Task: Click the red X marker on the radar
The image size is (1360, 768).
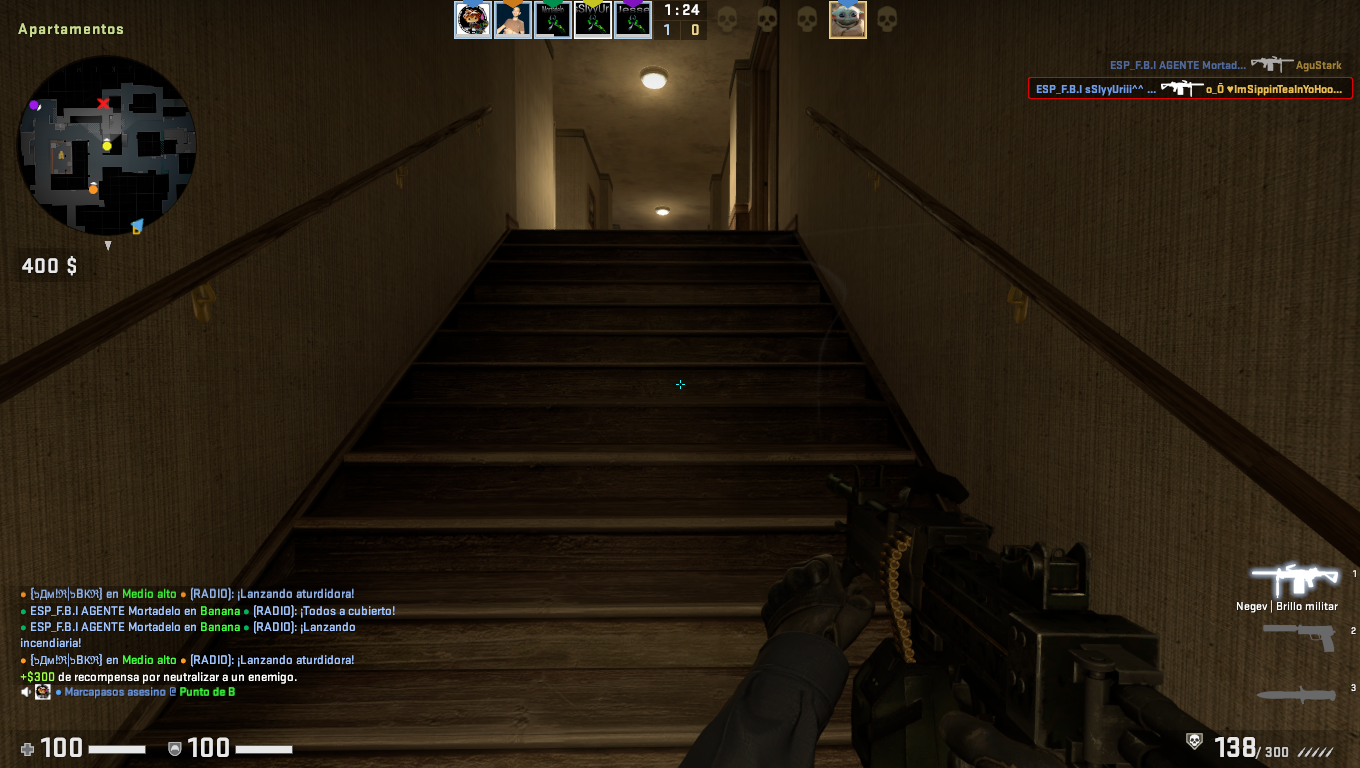Action: [103, 104]
